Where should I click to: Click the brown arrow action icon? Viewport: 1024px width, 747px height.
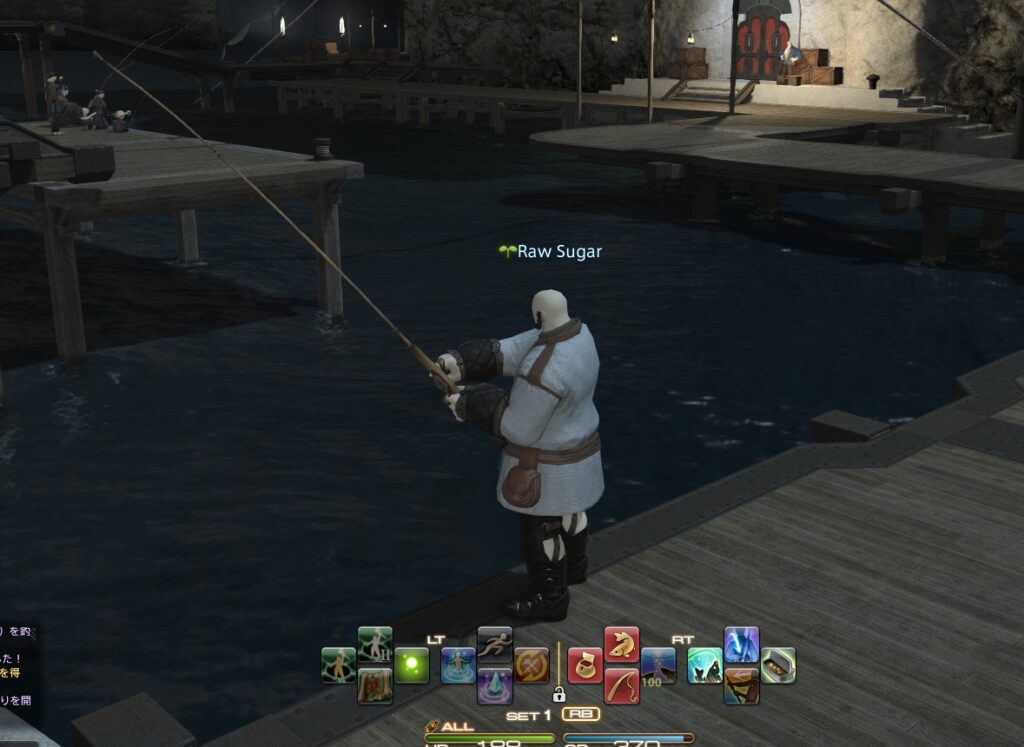coord(741,686)
